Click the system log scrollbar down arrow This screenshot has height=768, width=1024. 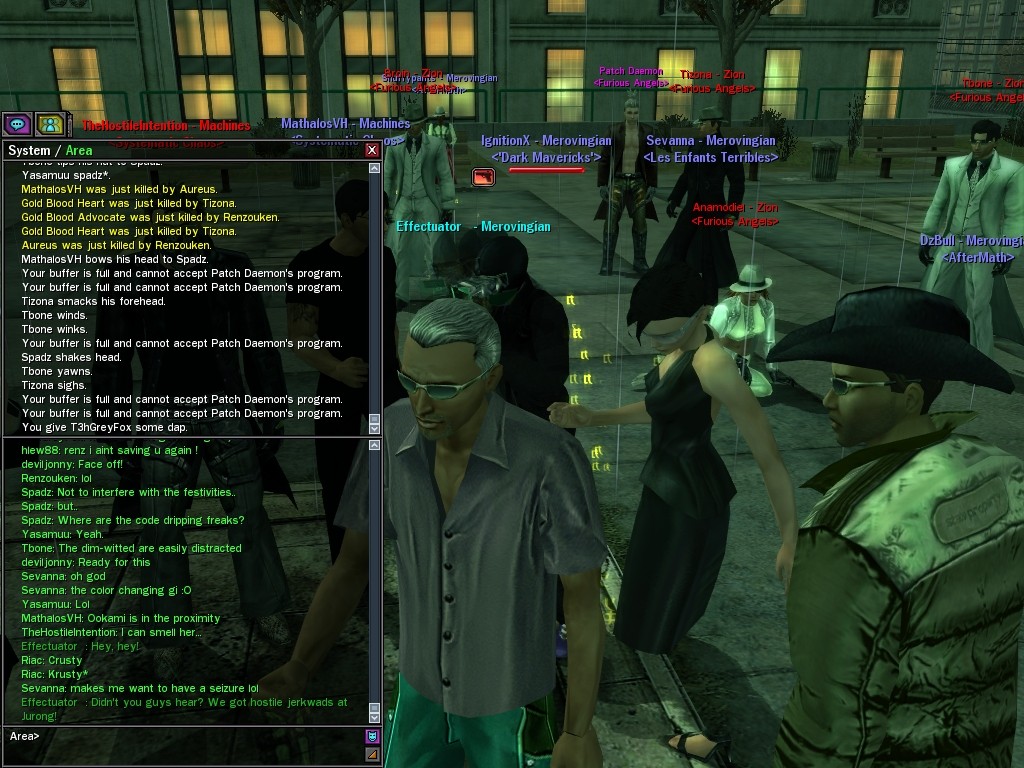pyautogui.click(x=375, y=428)
